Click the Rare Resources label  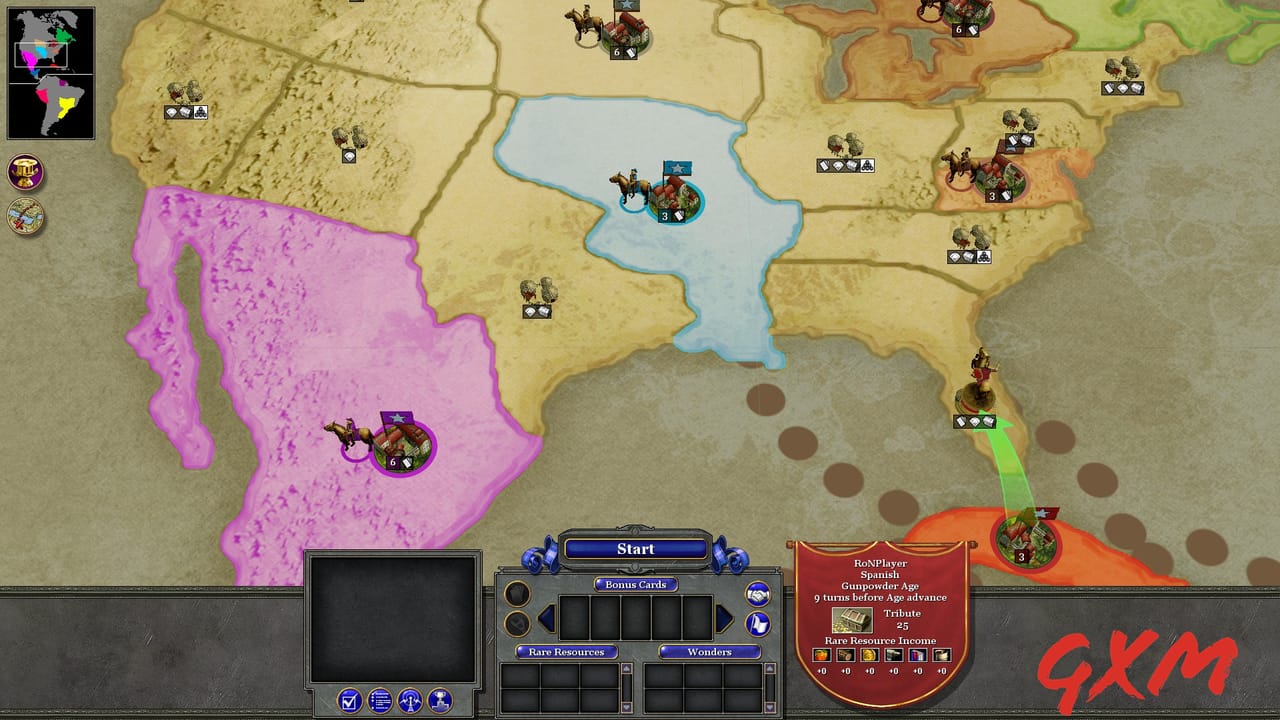(x=567, y=652)
